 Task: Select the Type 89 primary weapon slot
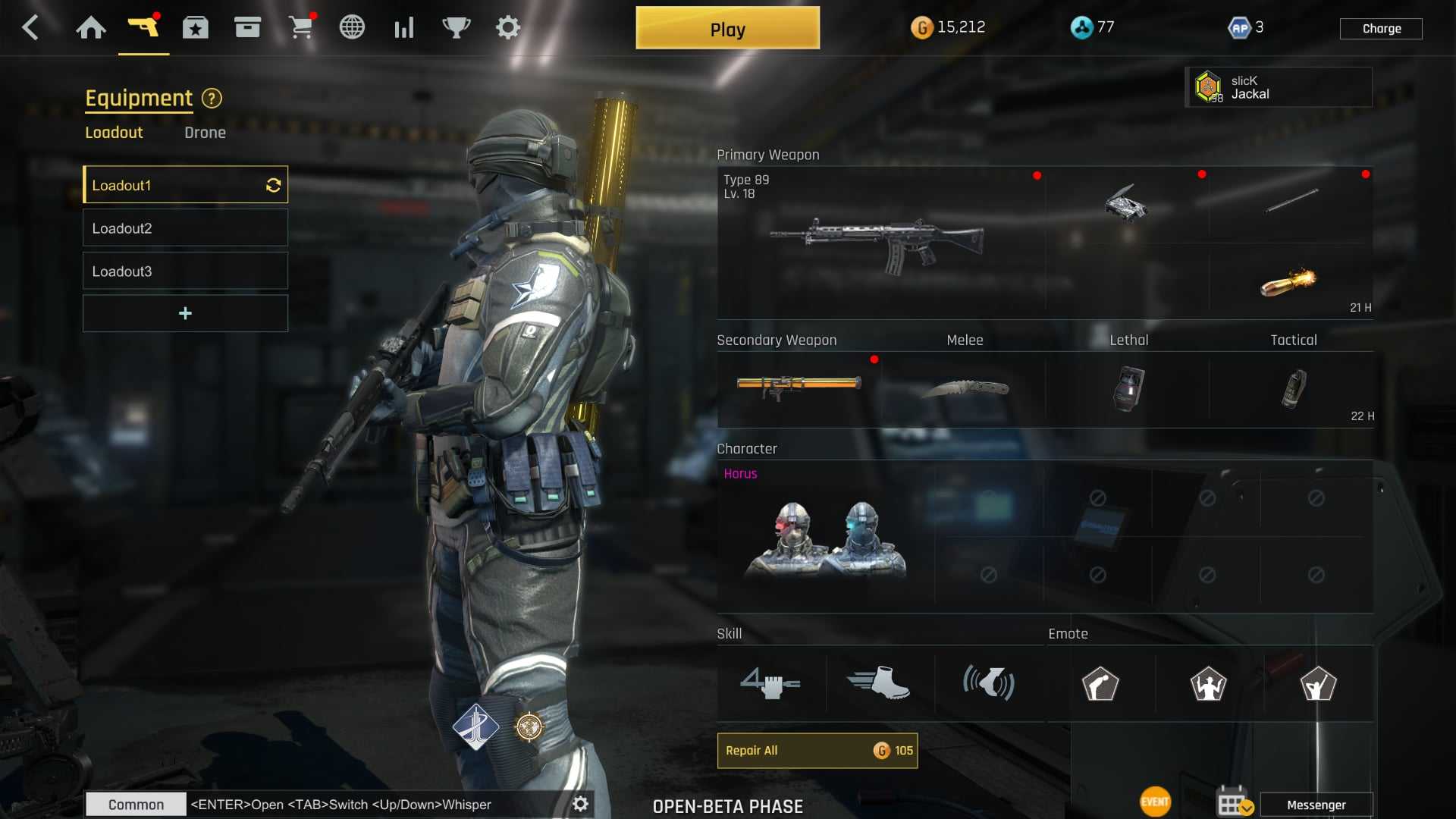pos(880,243)
